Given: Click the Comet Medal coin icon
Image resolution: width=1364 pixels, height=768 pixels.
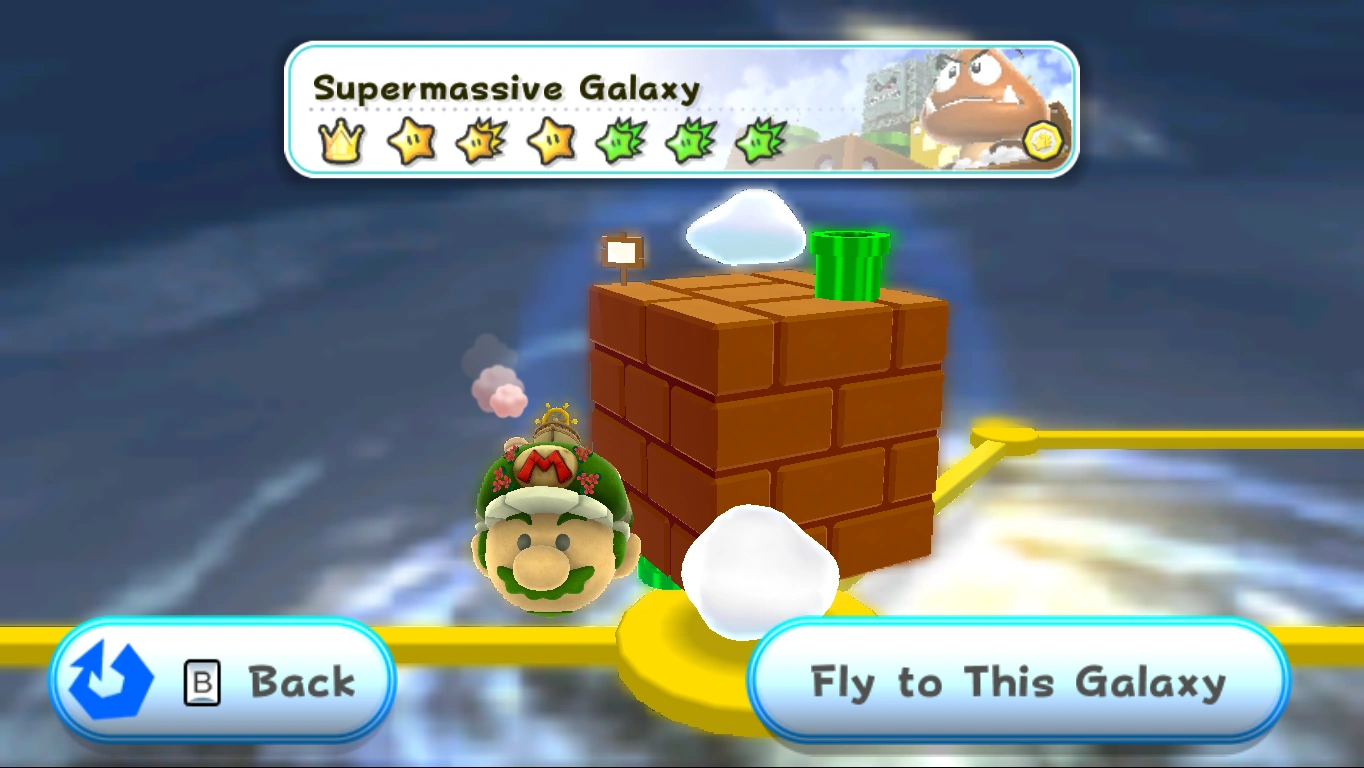Looking at the screenshot, I should click(x=1043, y=140).
